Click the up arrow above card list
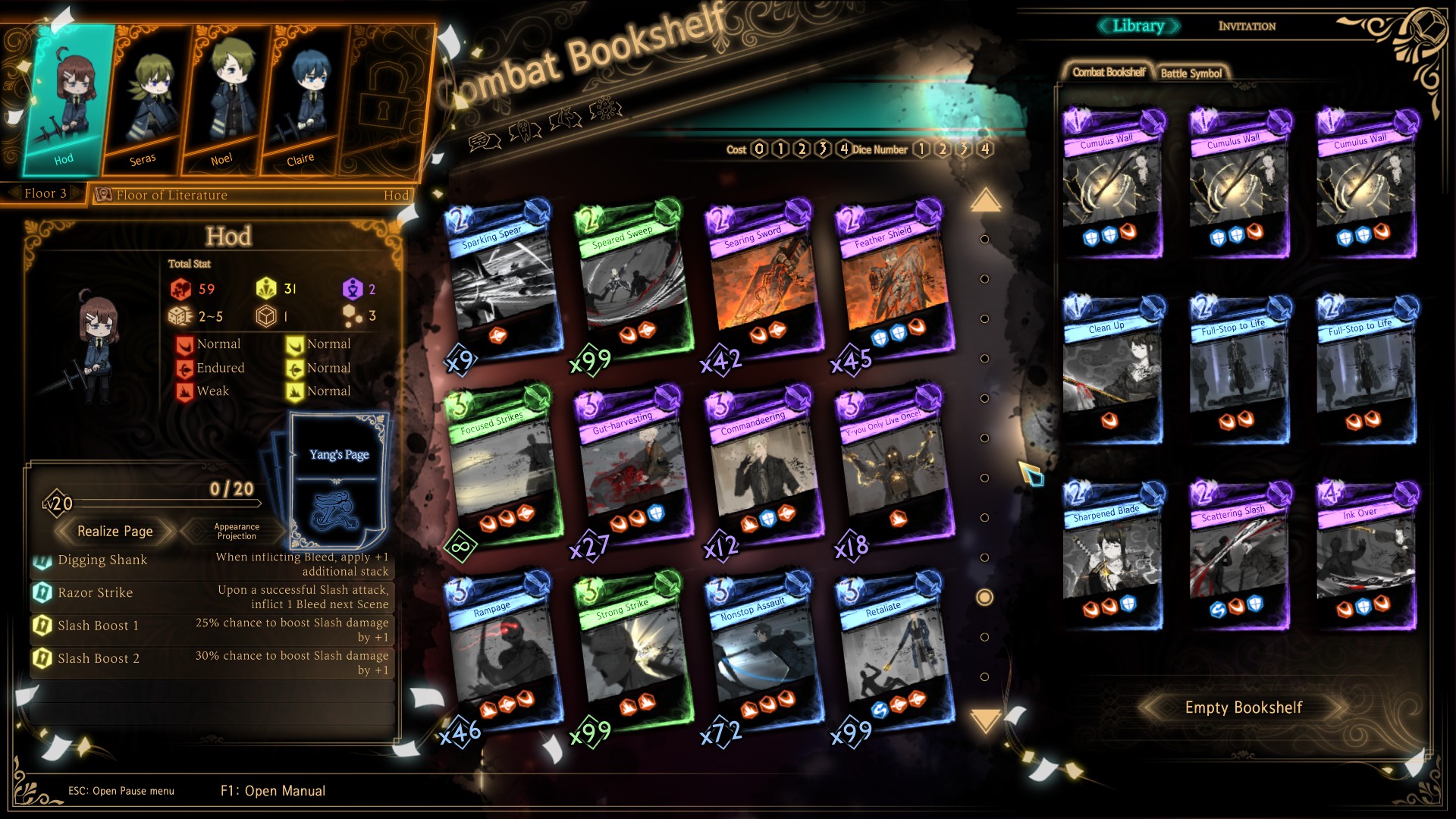Viewport: 1456px width, 819px height. 985,201
